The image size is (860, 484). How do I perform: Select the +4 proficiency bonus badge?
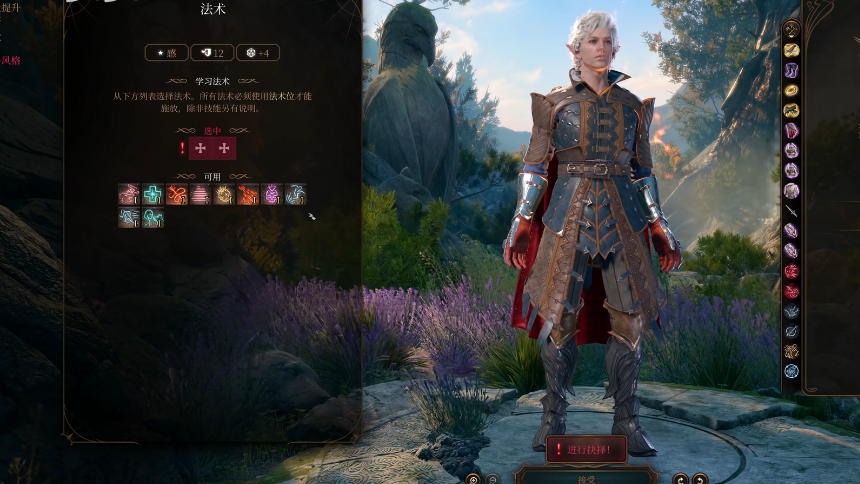click(257, 53)
